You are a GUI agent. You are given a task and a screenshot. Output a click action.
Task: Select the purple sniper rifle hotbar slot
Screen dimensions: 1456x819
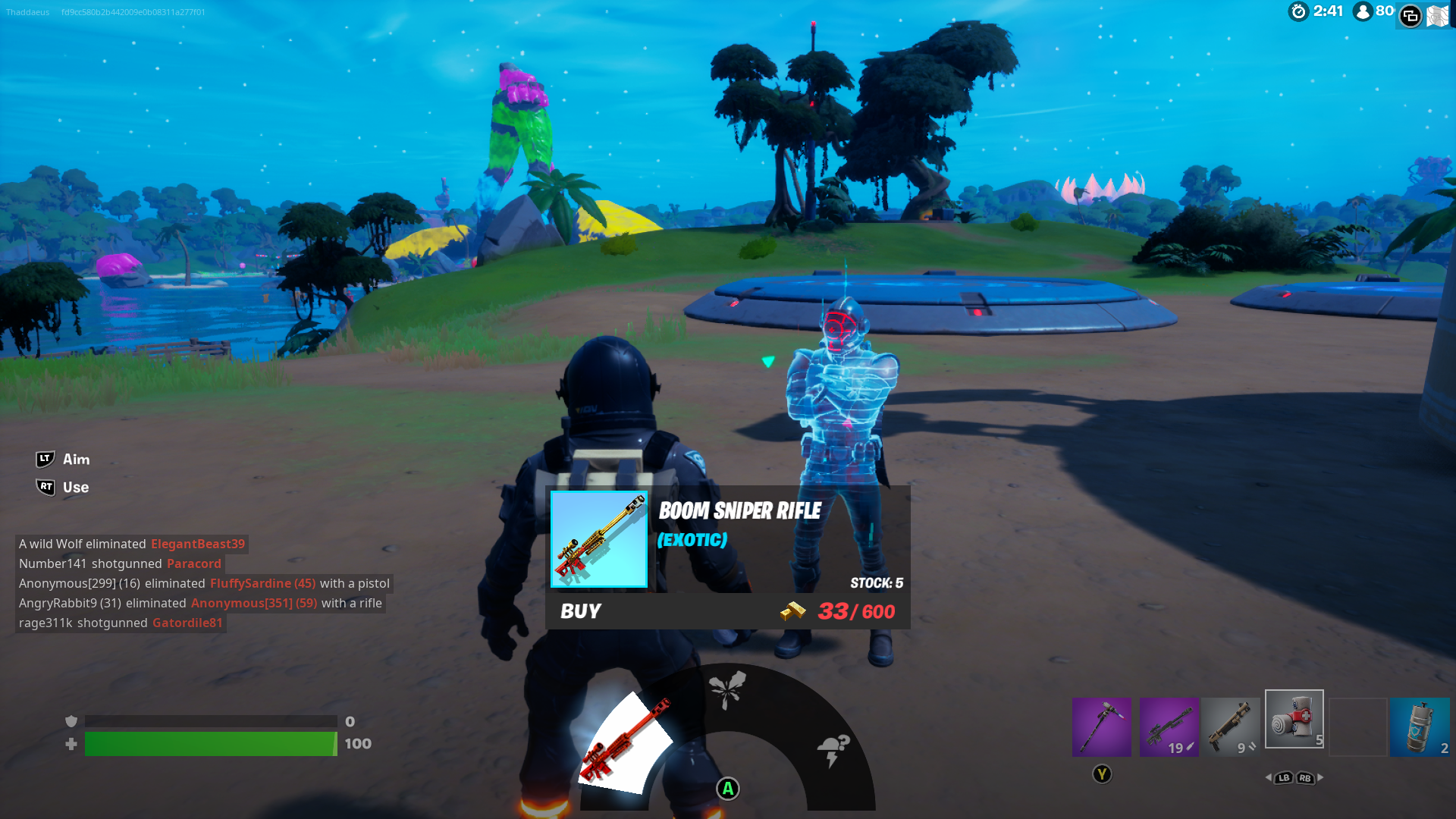1169,727
